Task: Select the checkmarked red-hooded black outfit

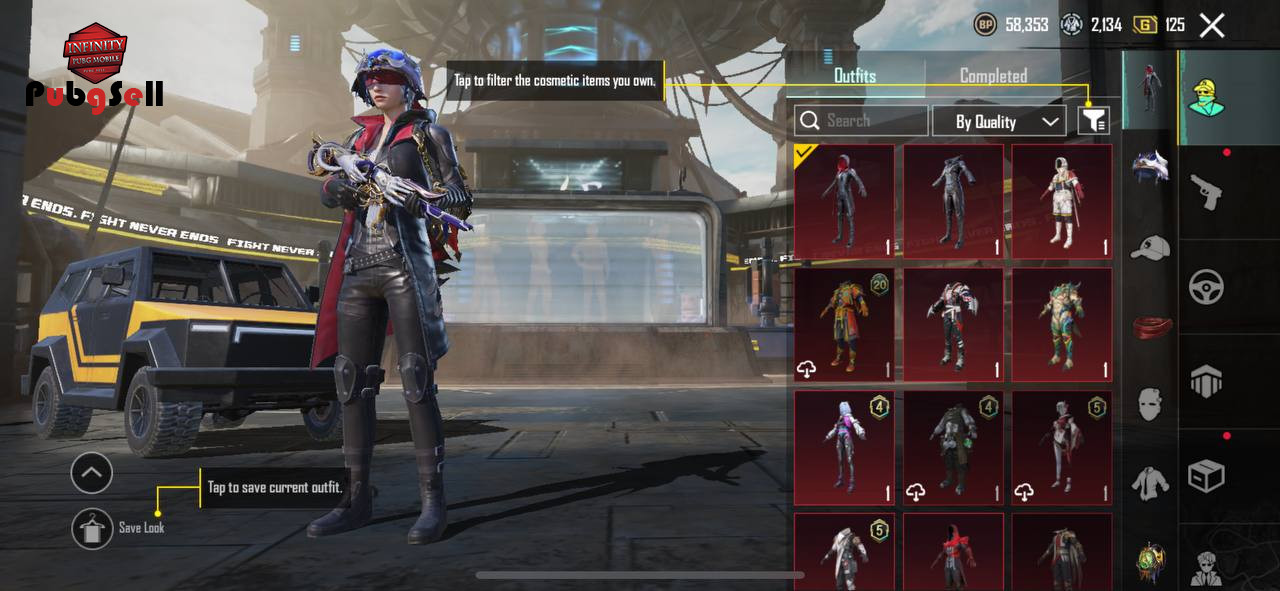Action: 844,202
